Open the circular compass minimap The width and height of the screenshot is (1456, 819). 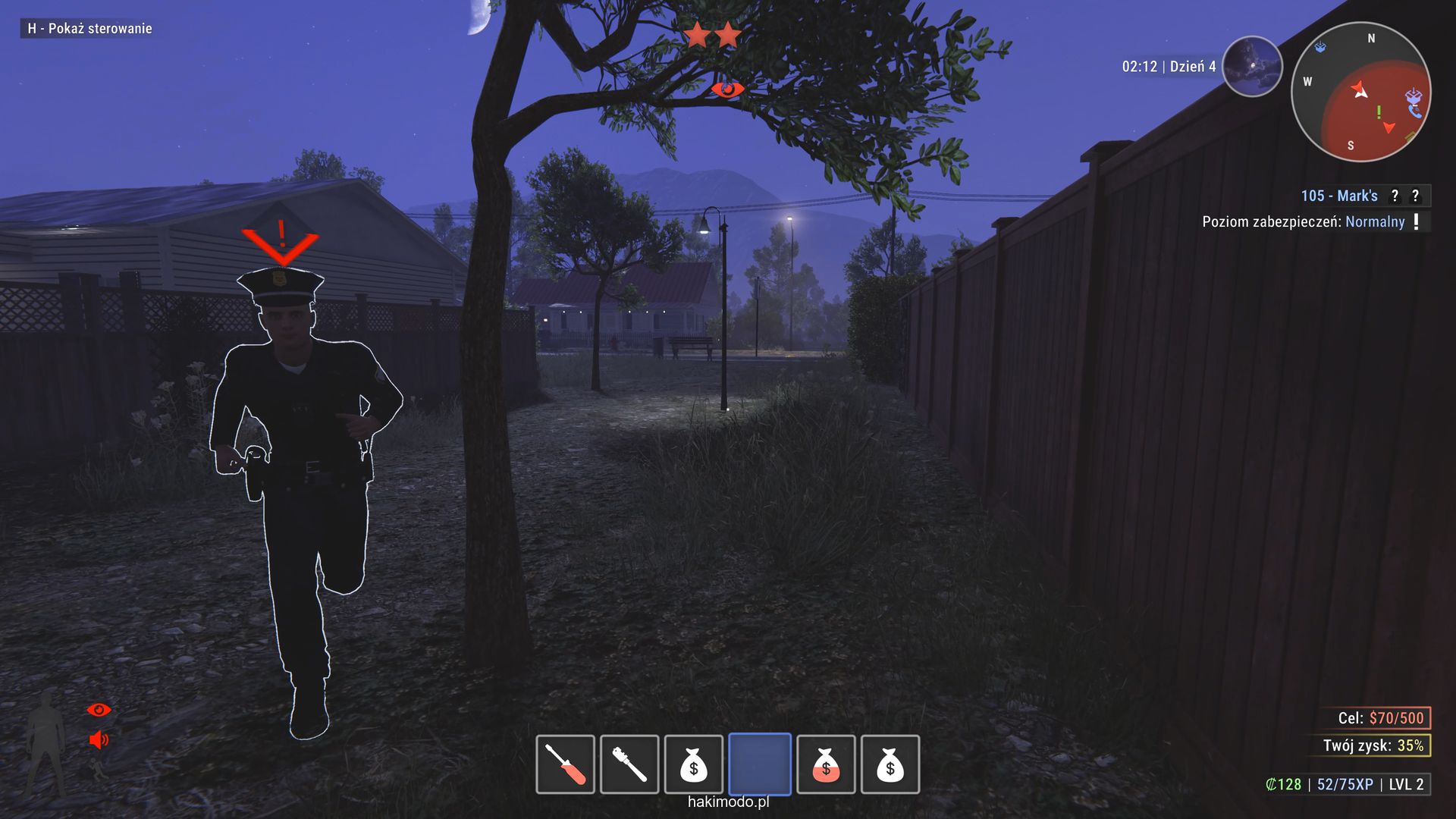1360,92
